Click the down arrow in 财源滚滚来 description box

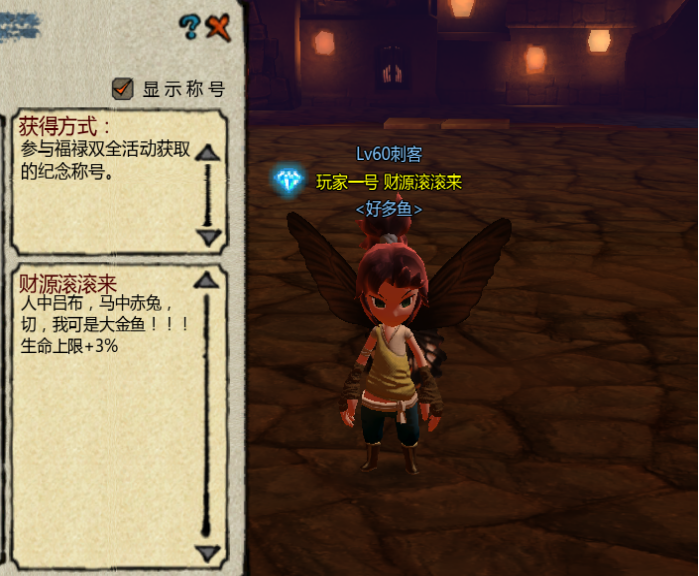tap(207, 552)
